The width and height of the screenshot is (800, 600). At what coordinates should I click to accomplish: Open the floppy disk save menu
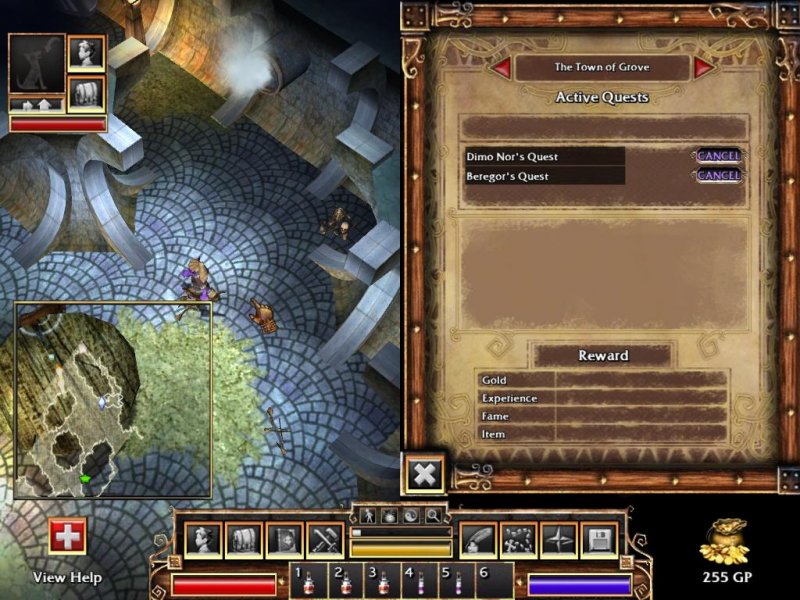click(599, 540)
